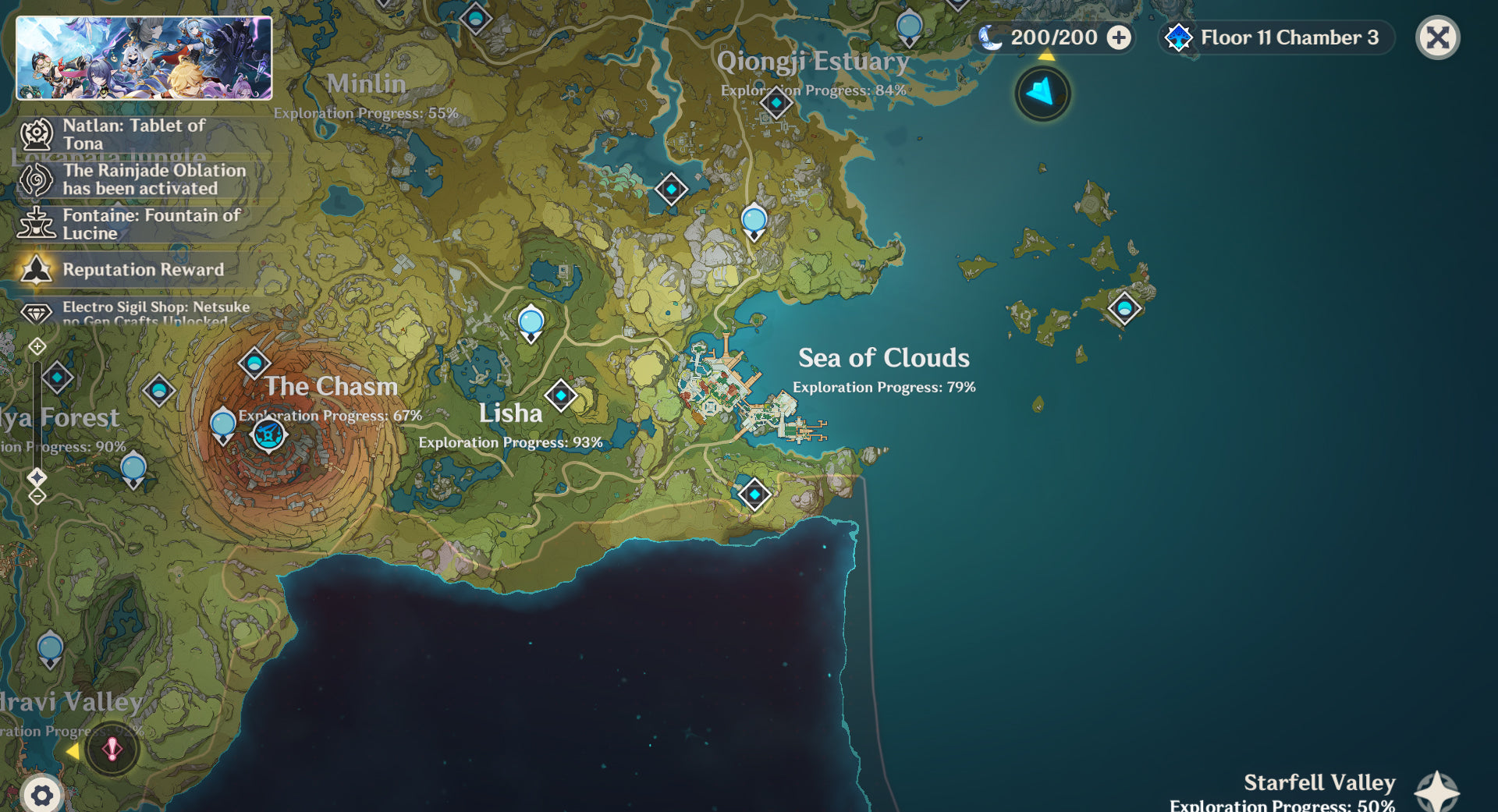
Task: Select the teleport waypoint on the offshore islands
Action: coord(1124,308)
